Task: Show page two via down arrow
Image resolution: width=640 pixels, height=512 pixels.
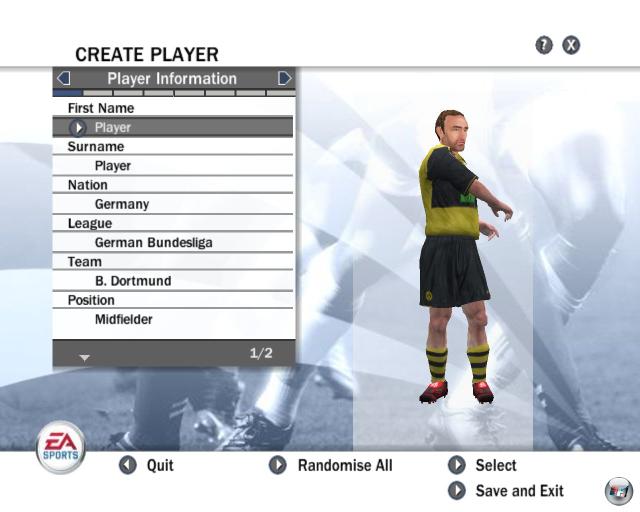Action: tap(84, 357)
